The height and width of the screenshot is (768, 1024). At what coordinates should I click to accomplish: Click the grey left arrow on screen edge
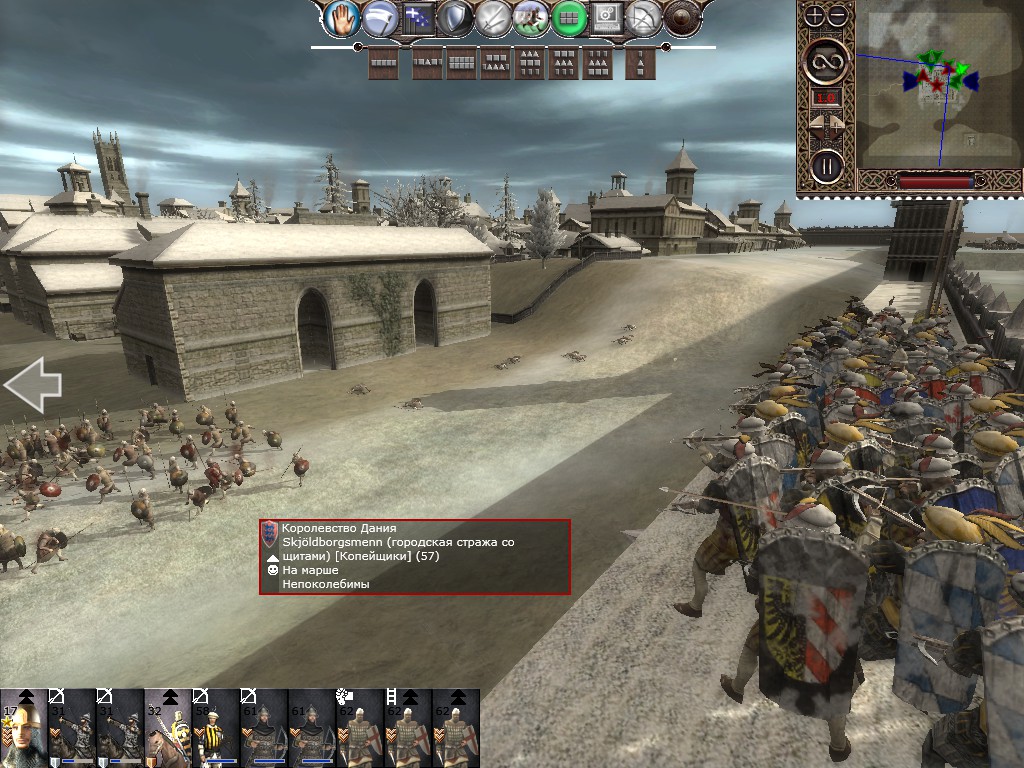32,384
